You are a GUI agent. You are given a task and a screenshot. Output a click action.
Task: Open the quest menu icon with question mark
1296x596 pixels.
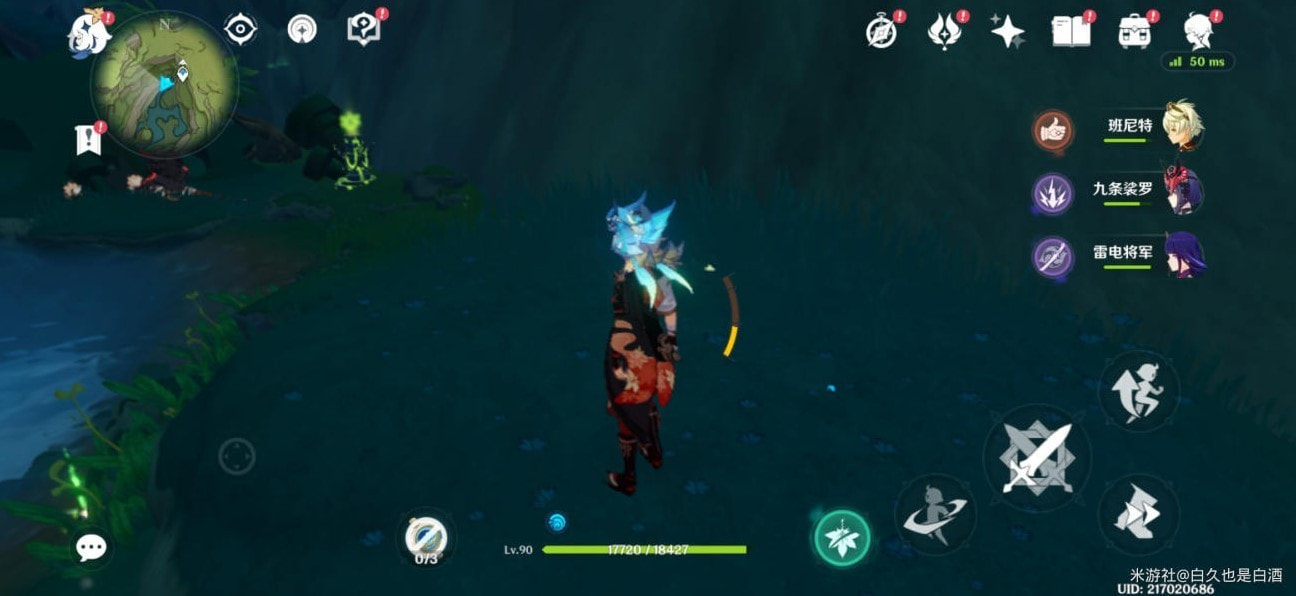(x=362, y=29)
